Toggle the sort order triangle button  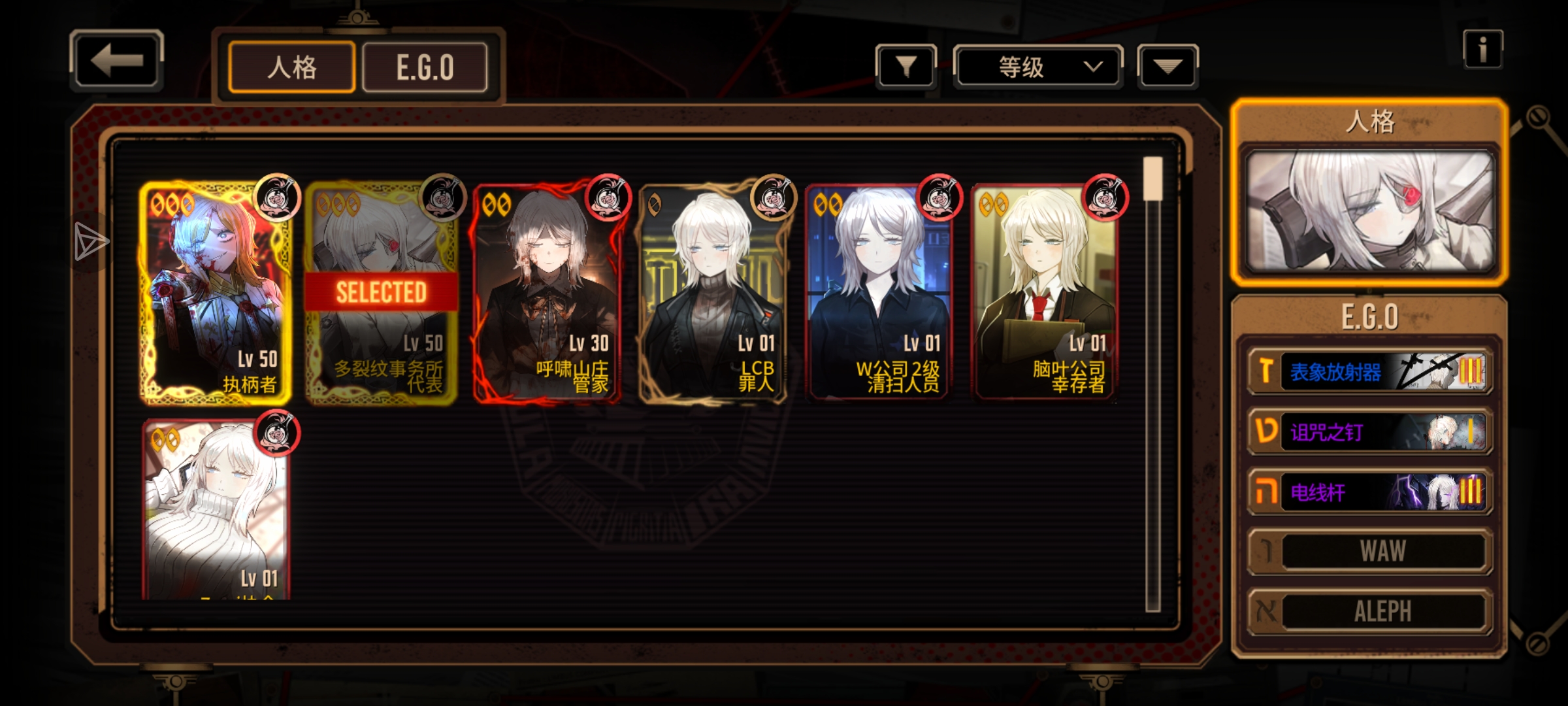pos(1168,66)
